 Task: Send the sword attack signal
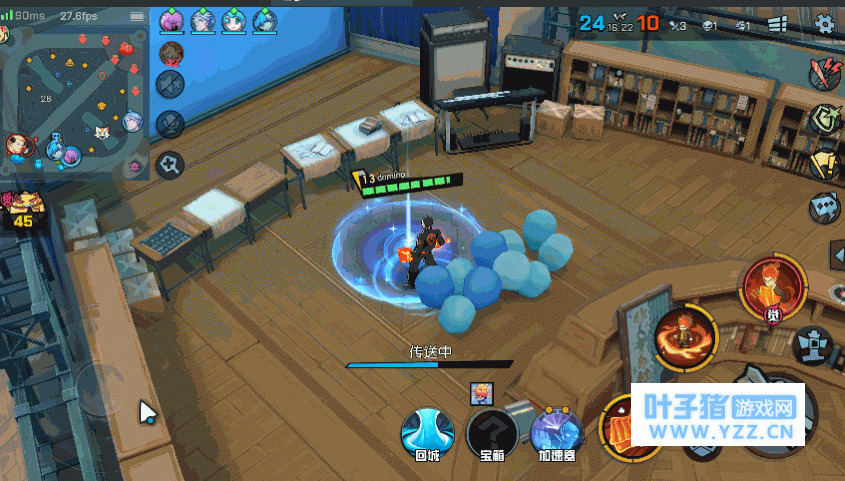coord(826,73)
